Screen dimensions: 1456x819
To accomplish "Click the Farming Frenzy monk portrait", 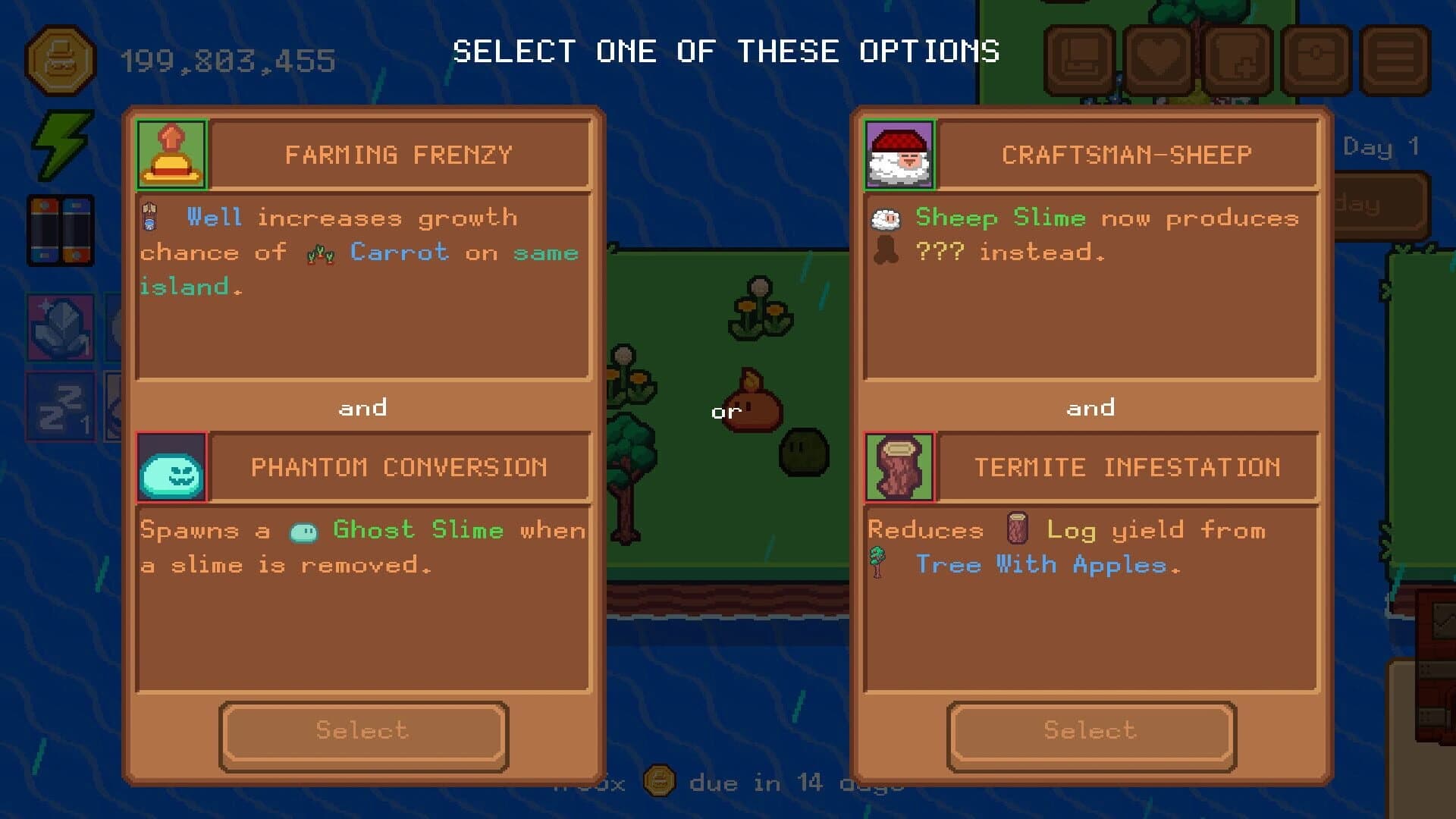I will pos(171,153).
